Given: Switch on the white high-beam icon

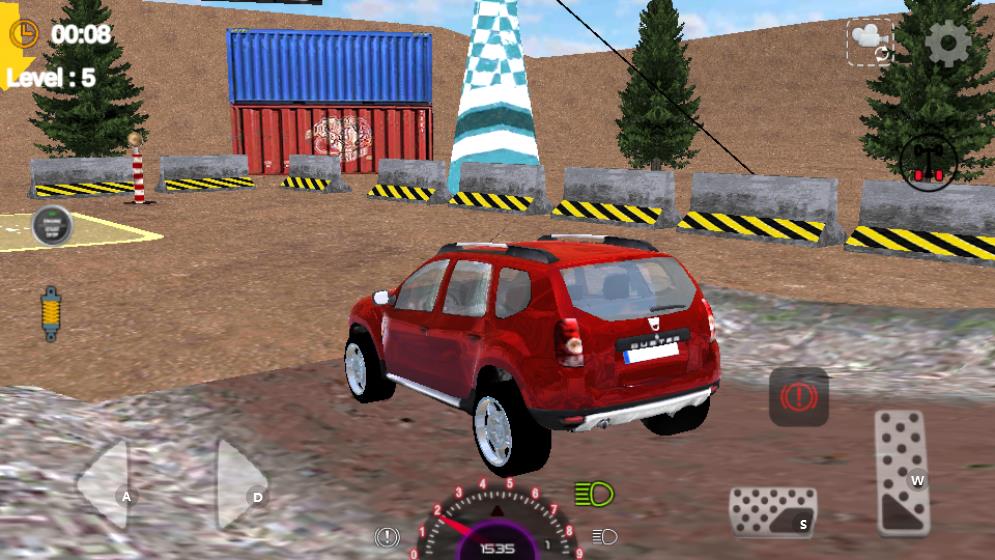Looking at the screenshot, I should 603,536.
